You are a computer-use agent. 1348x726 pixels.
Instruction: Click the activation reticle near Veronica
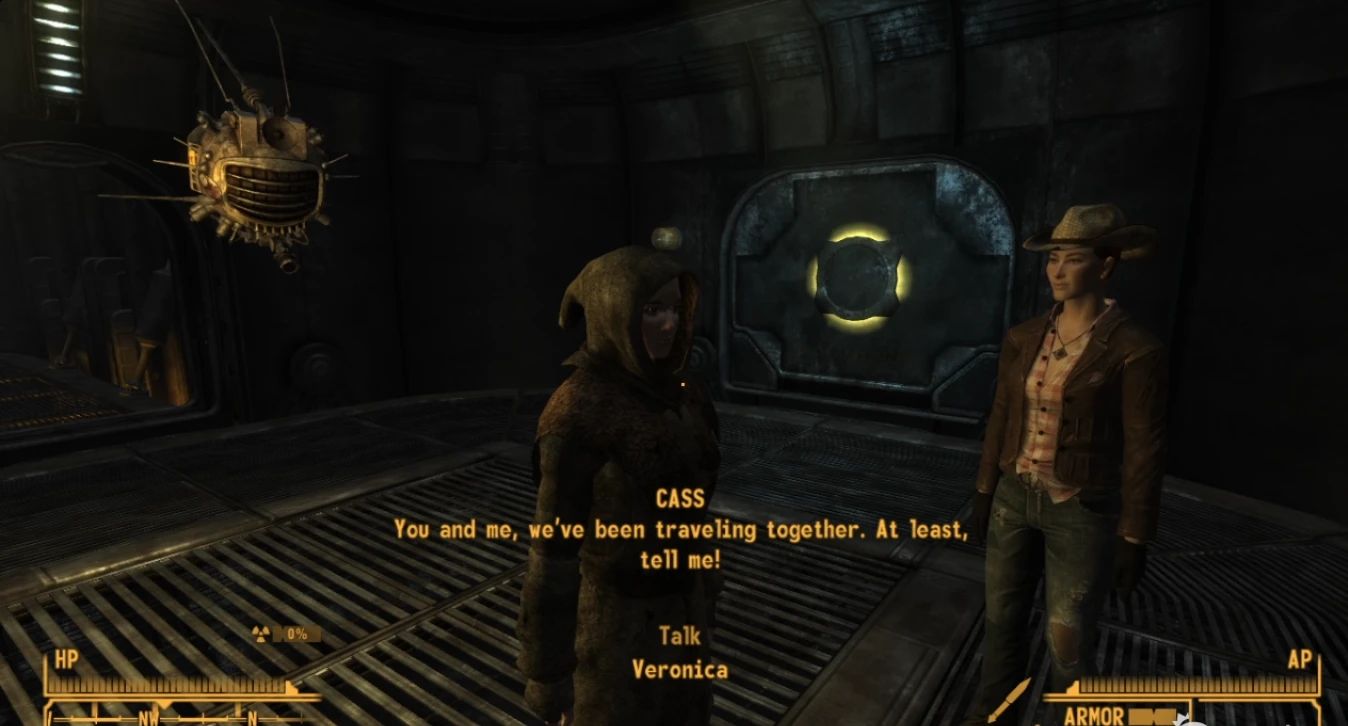click(684, 383)
